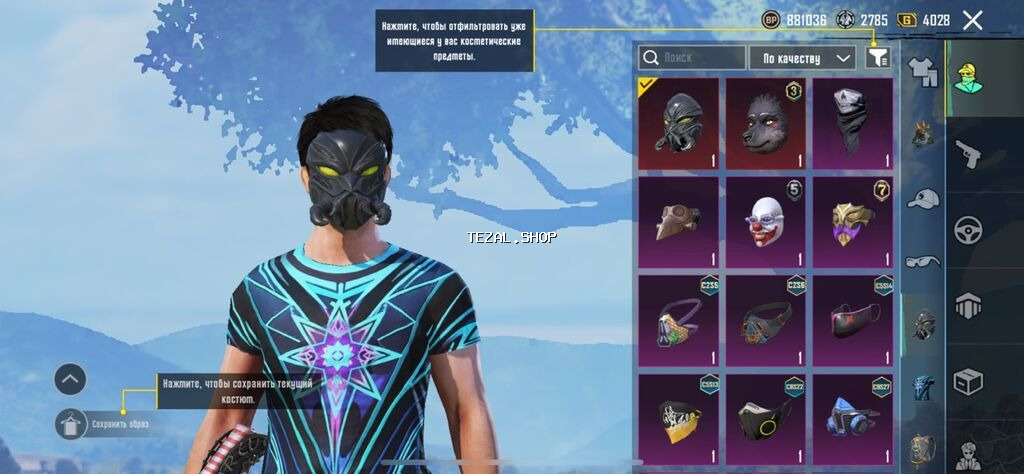Toggle the owned cosmetics filter funnel
The width and height of the screenshot is (1024, 474).
pos(877,58)
